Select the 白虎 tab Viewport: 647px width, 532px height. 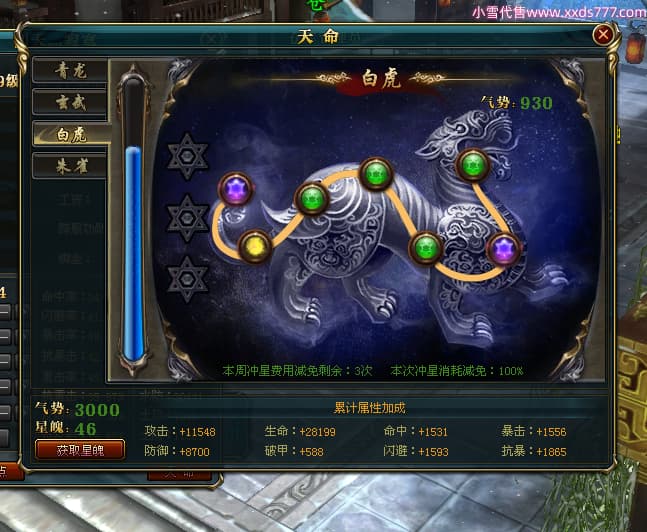click(x=69, y=134)
